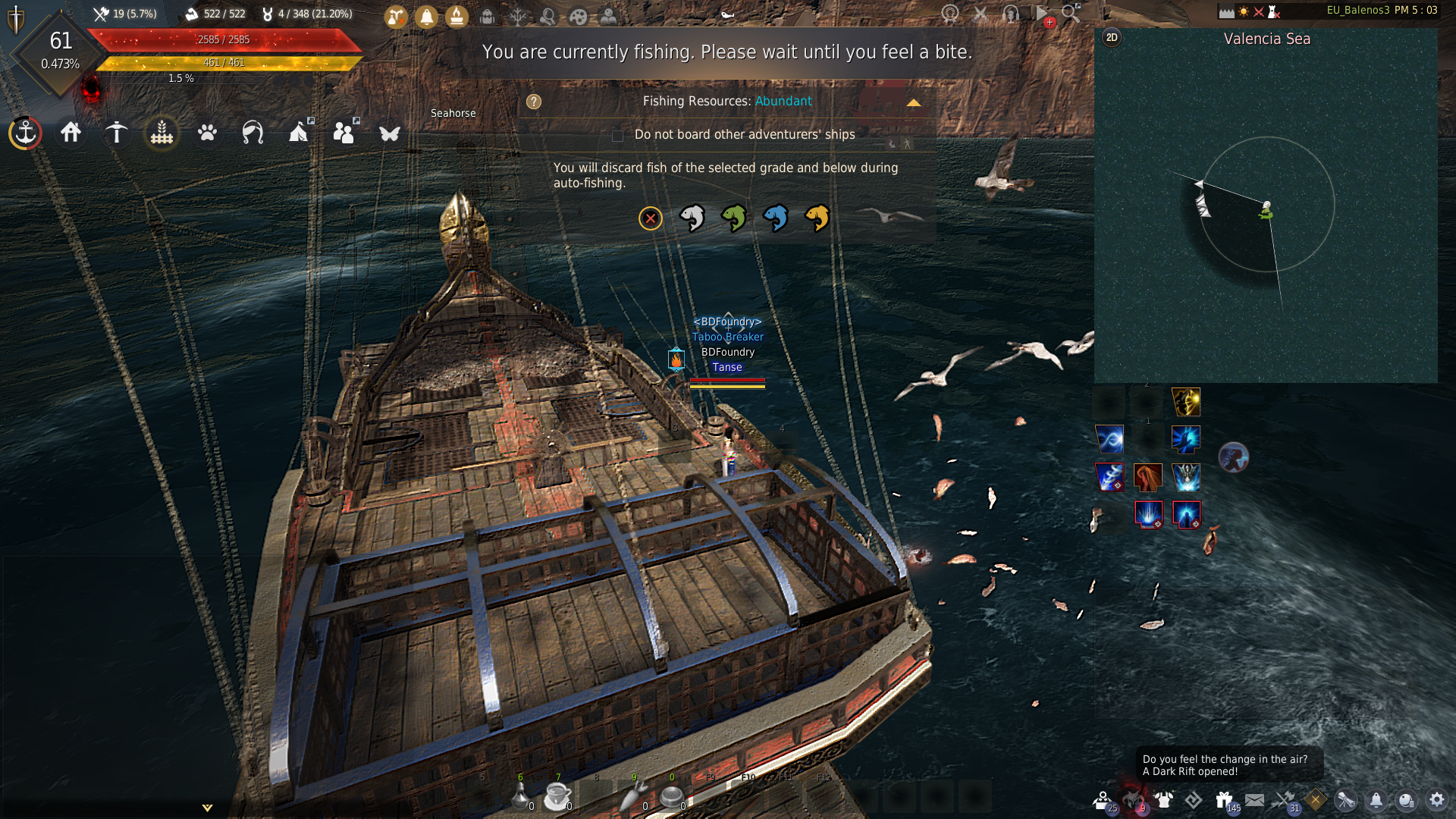Toggle the minimap 2D view button
Image resolution: width=1456 pixels, height=819 pixels.
click(x=1112, y=38)
